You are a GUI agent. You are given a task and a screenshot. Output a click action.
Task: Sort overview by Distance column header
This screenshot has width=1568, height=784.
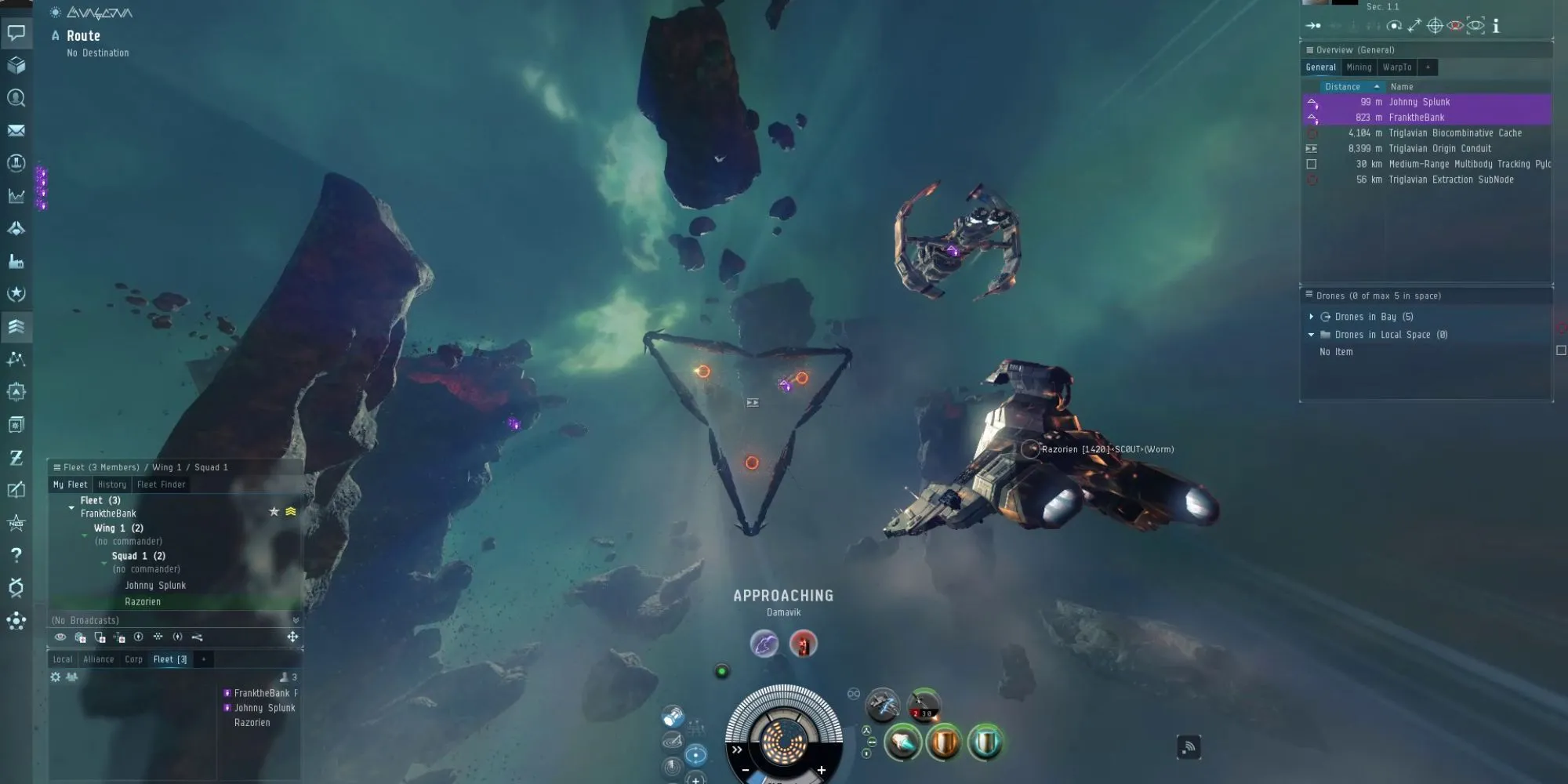(x=1342, y=87)
